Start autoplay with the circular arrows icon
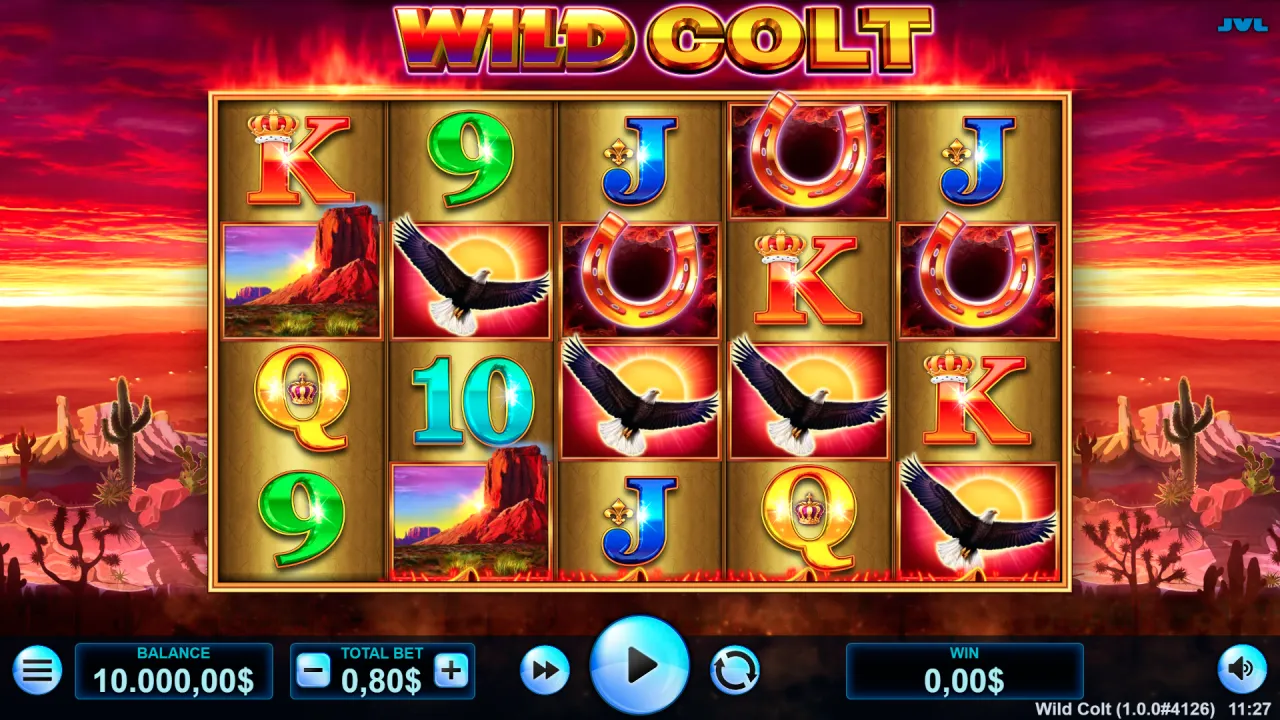This screenshot has height=720, width=1280. pos(737,671)
